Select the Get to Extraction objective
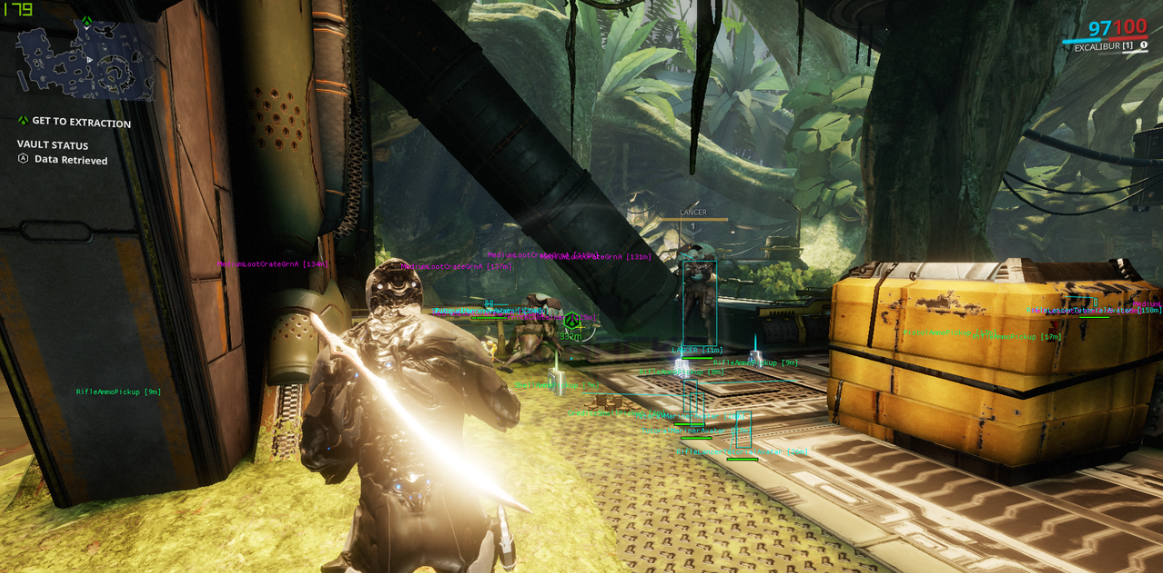Screen dimensions: 1163x573 click(x=80, y=122)
